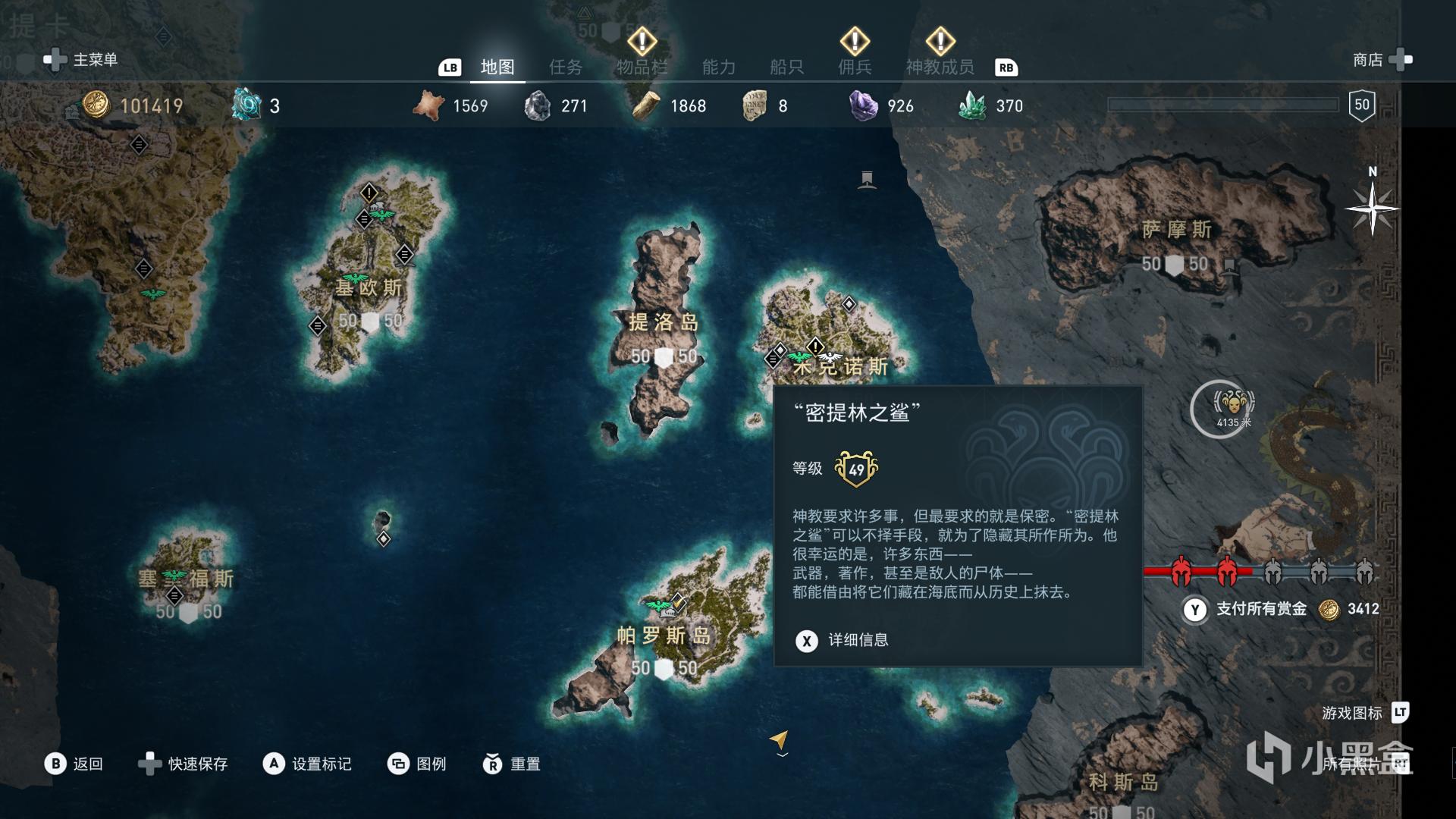Viewport: 1456px width, 819px height.
Task: Click the diamond marker on the small islet
Action: (384, 539)
